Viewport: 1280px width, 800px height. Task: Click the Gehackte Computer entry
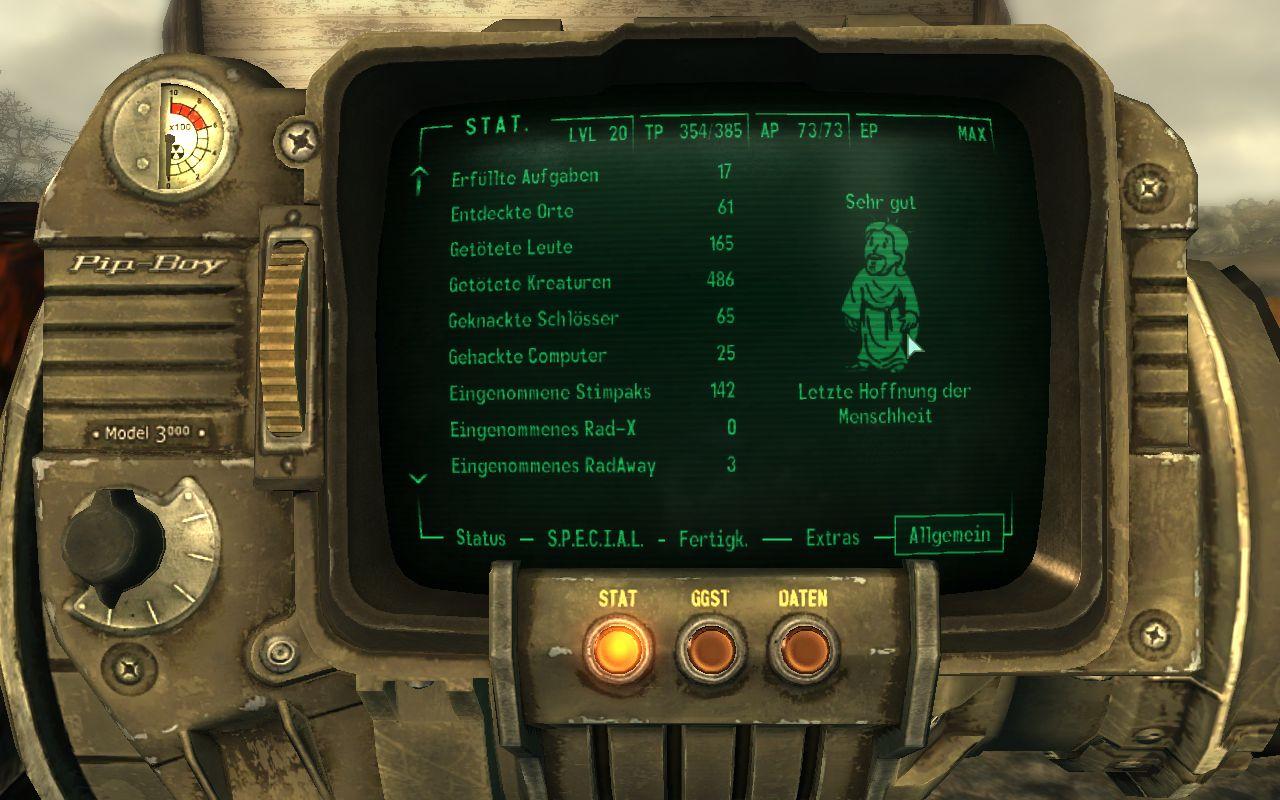(528, 356)
